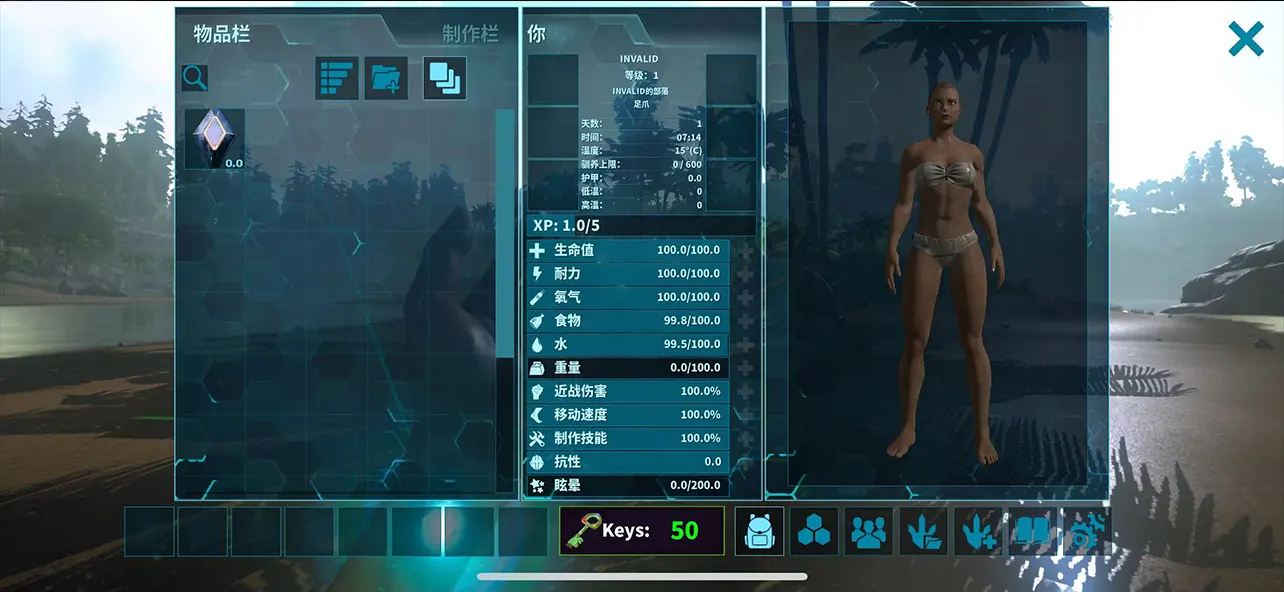Create a new folder with the folder-plus button

click(x=386, y=78)
